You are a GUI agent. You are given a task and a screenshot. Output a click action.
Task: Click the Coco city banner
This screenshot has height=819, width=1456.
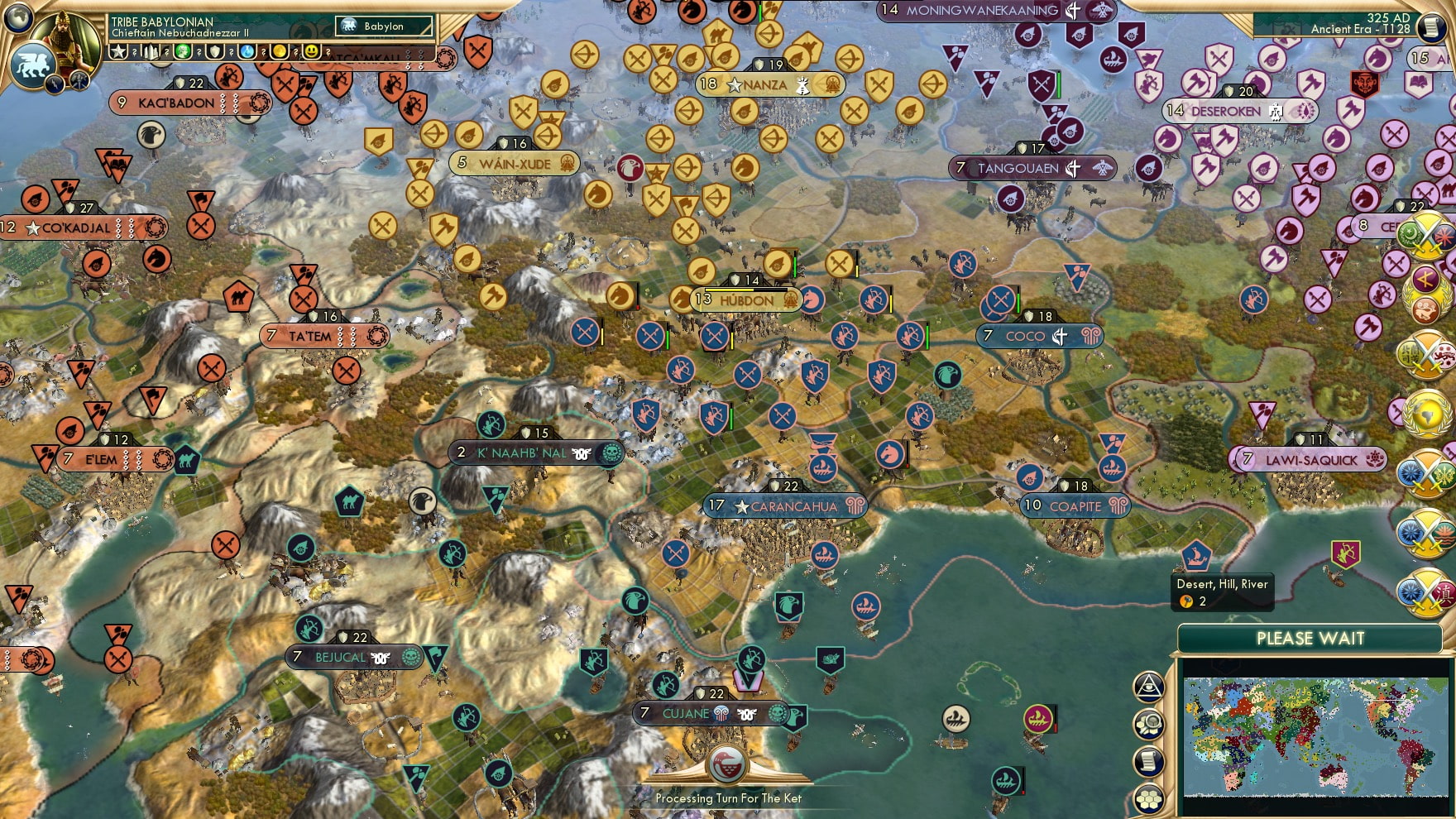[x=1040, y=336]
